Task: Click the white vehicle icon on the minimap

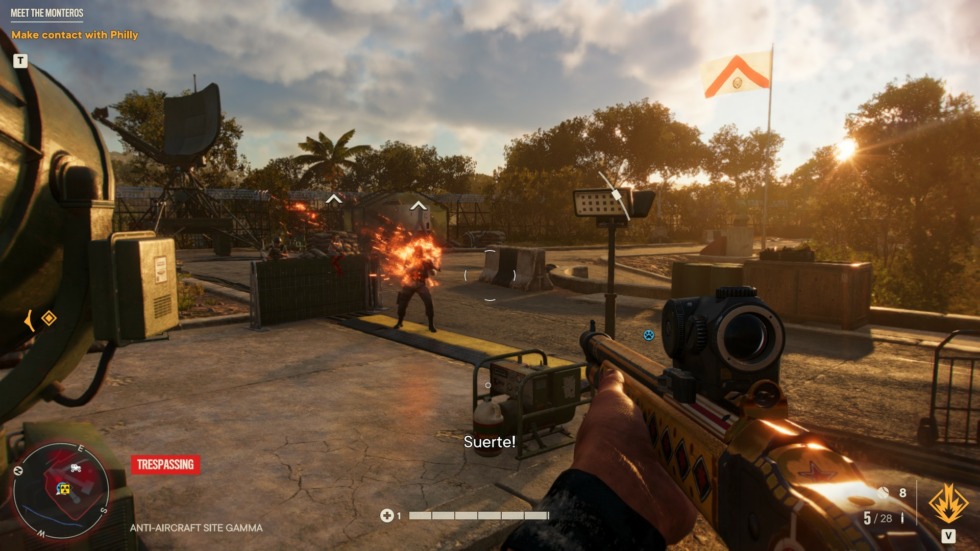Action: (77, 467)
